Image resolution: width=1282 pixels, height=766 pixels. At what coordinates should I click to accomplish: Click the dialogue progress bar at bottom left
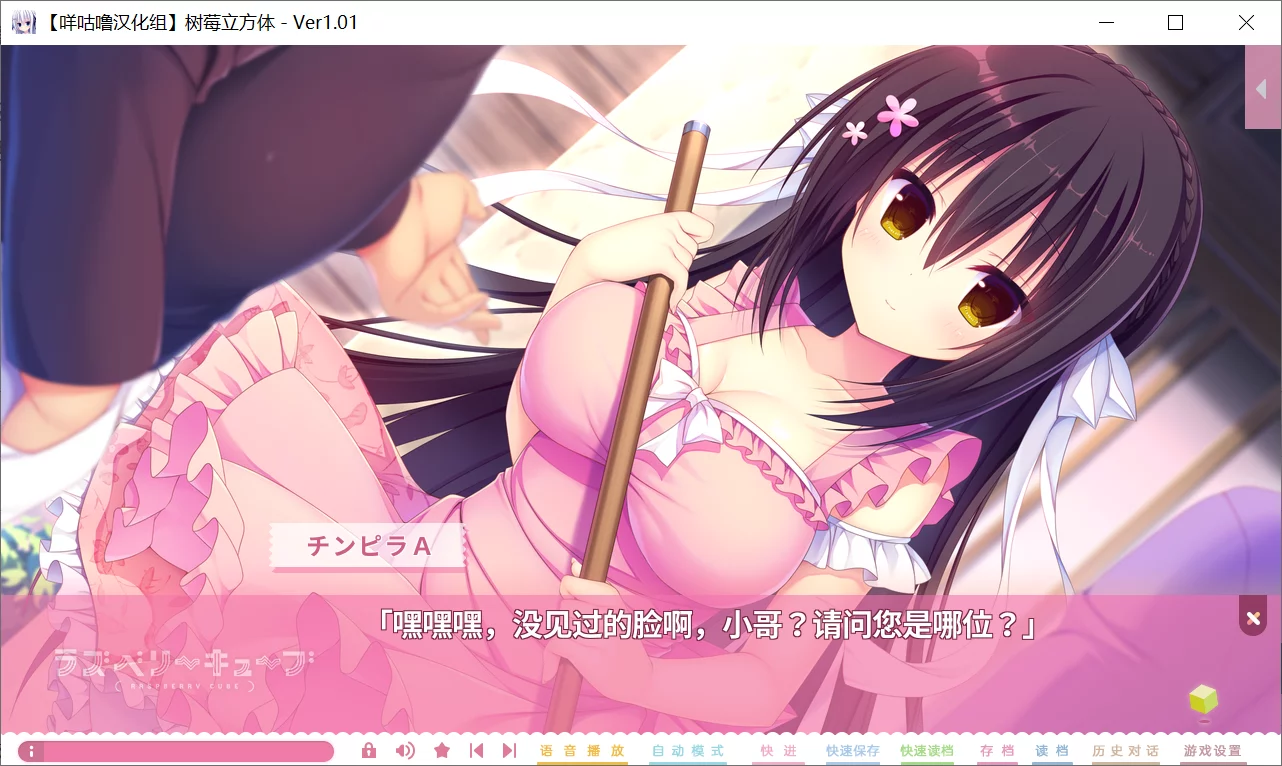pyautogui.click(x=180, y=749)
